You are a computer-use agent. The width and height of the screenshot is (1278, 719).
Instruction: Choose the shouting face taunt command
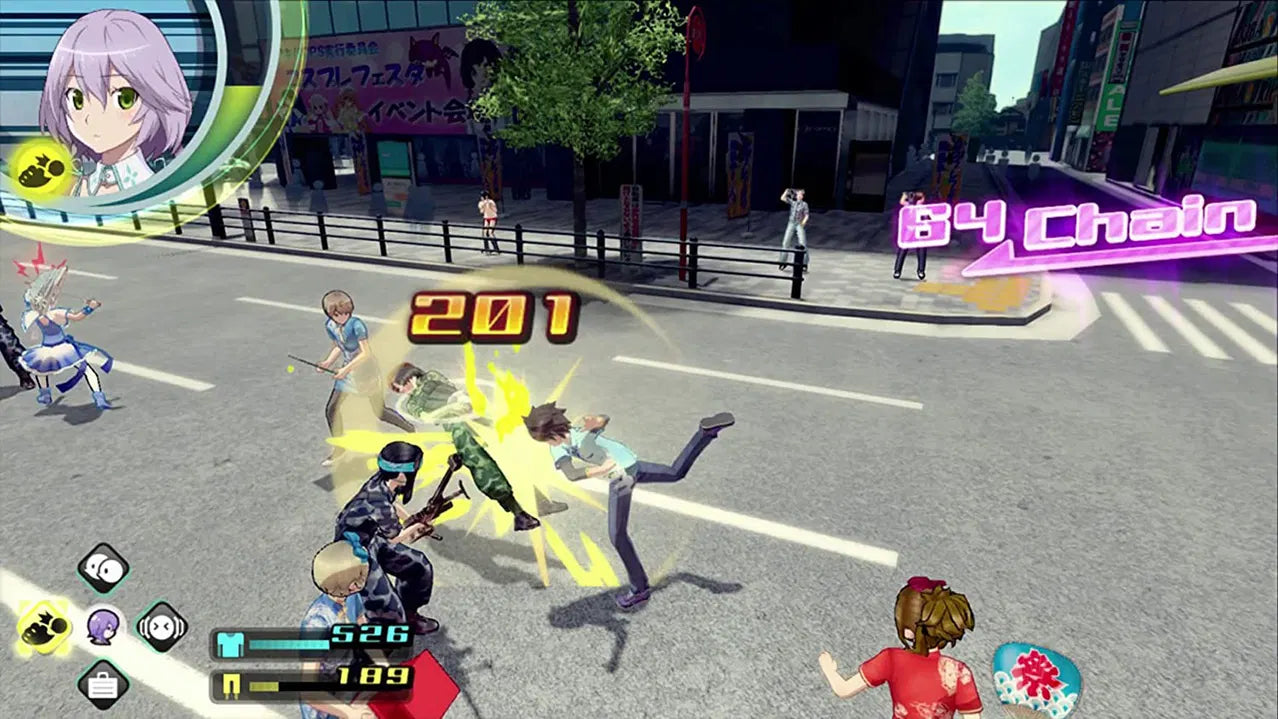tap(162, 627)
